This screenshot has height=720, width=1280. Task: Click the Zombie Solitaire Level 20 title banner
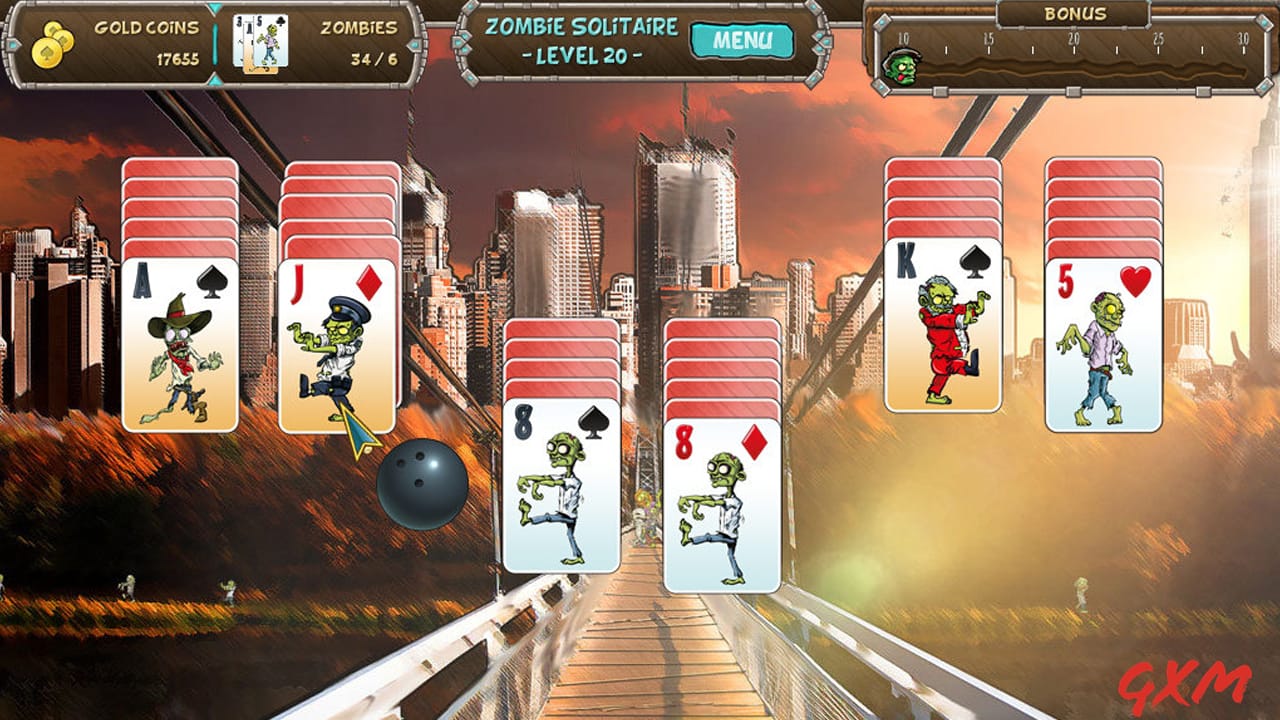585,42
